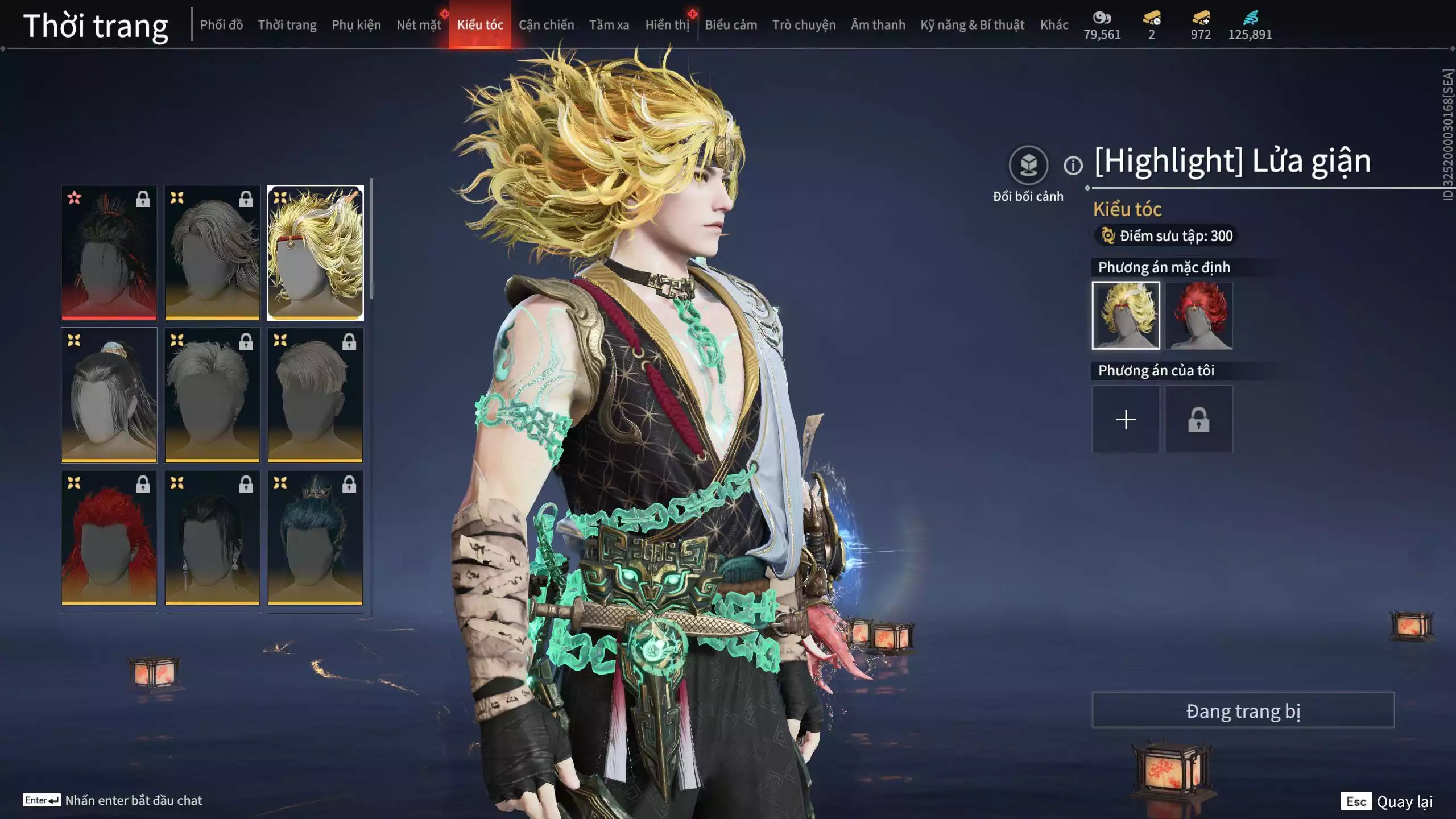This screenshot has height=819, width=1456.
Task: Choose the Khác tab
Action: click(x=1054, y=25)
